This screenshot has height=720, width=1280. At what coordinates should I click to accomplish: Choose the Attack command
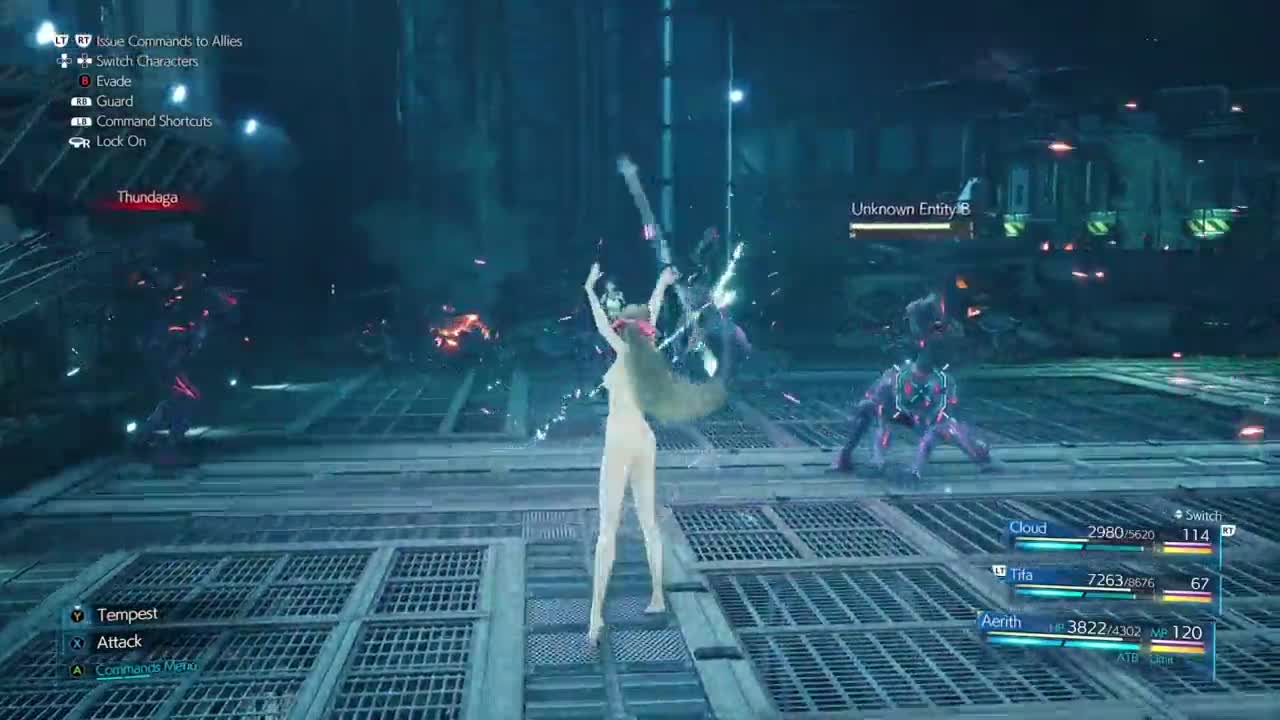(118, 642)
